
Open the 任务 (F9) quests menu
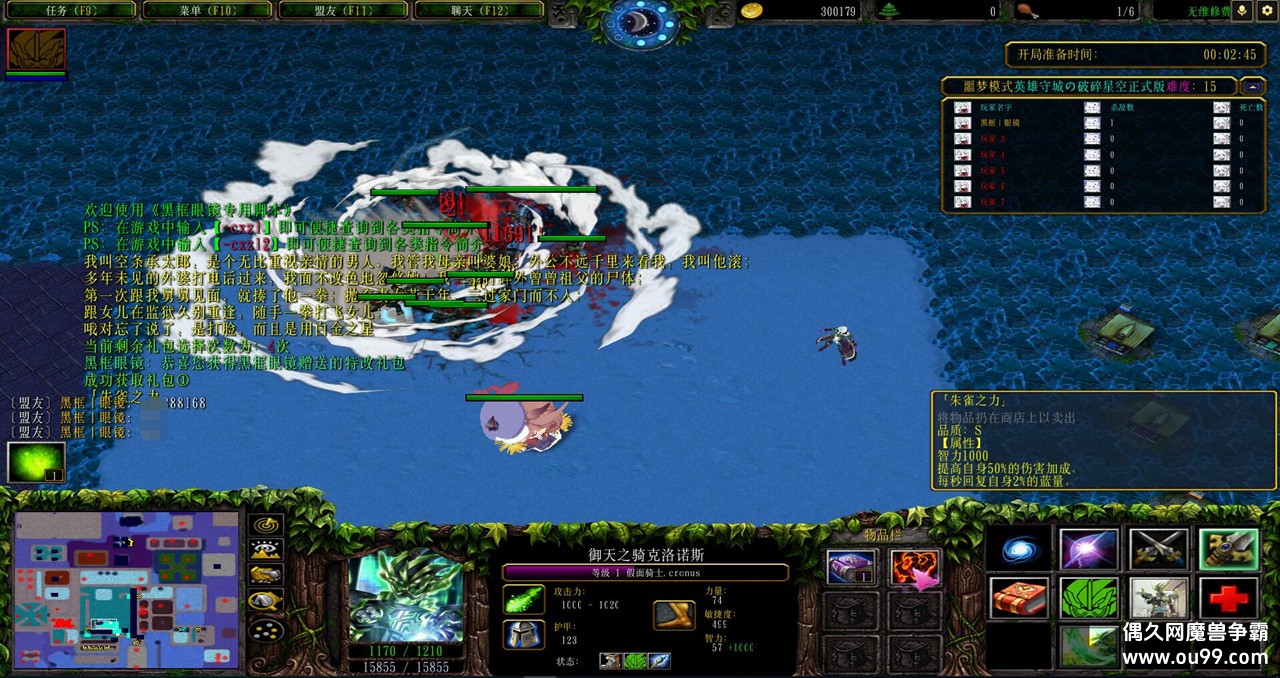[70, 10]
